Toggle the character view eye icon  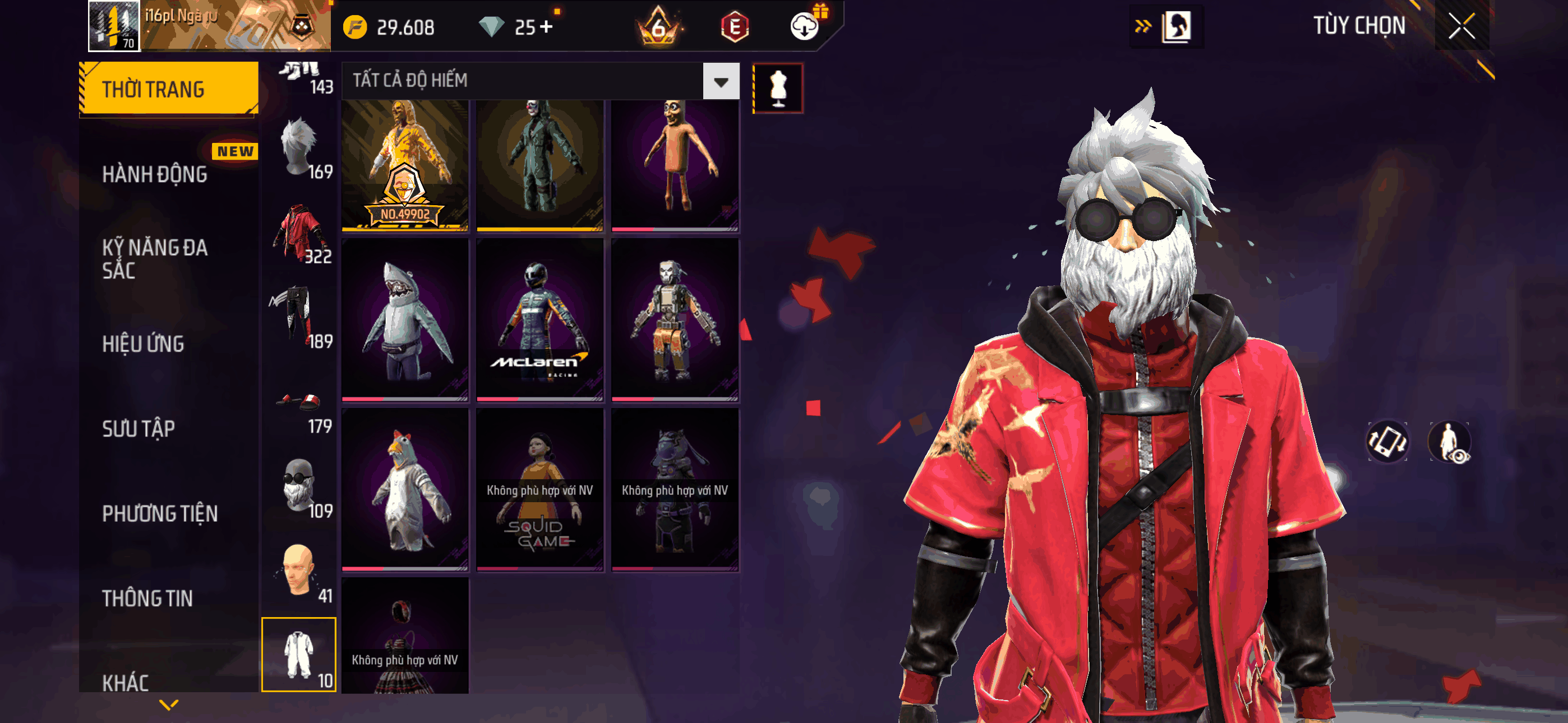coord(1450,442)
